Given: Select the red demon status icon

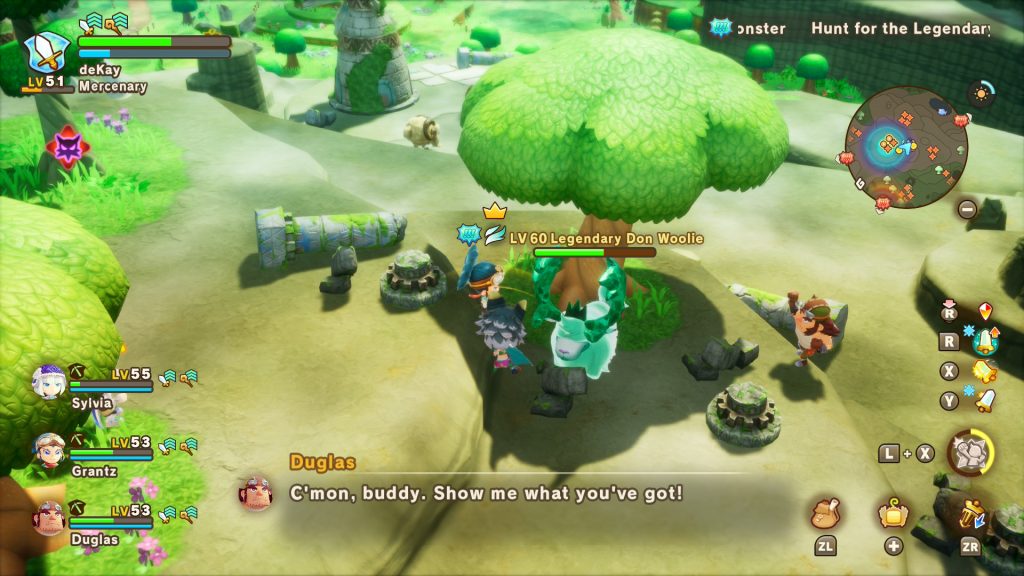Looking at the screenshot, I should coord(68,148).
